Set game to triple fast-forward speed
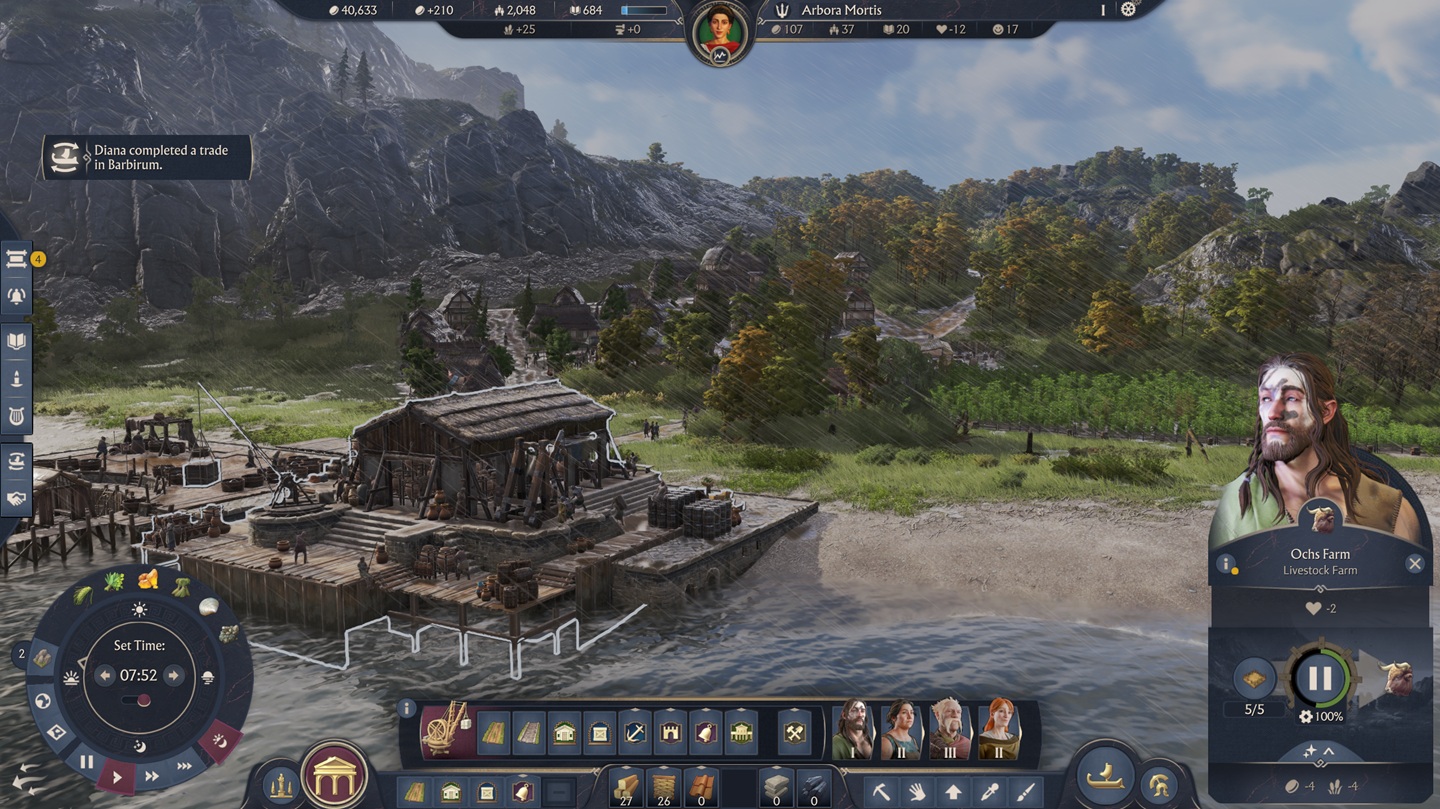1440x809 pixels. (x=185, y=766)
